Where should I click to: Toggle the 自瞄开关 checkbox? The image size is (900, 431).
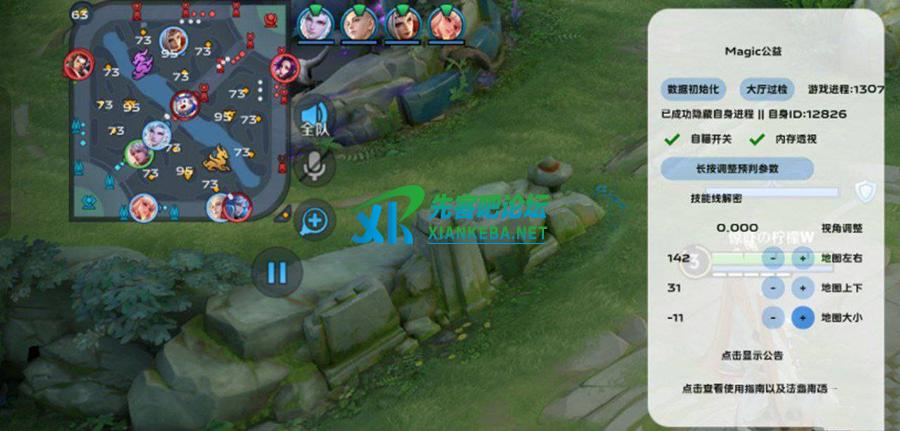point(671,140)
